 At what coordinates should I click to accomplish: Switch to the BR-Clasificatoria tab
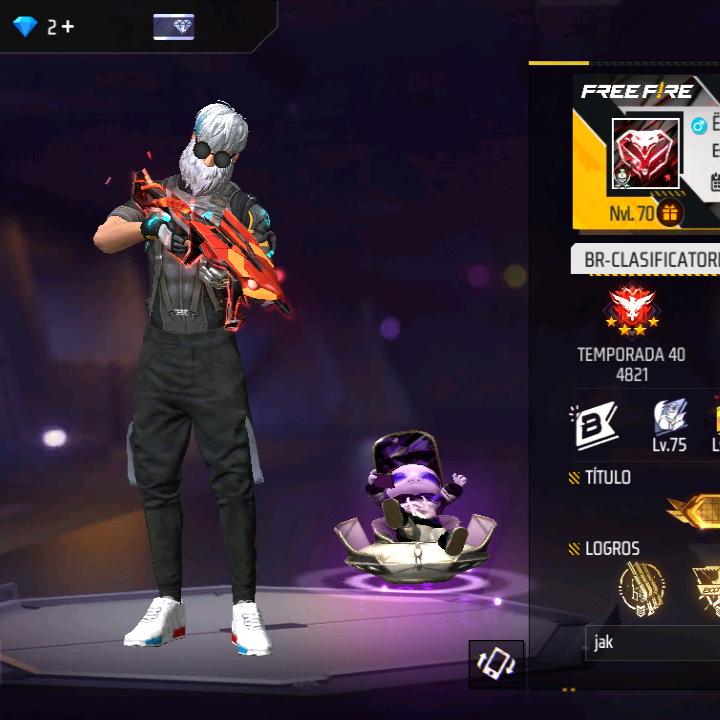tap(650, 260)
